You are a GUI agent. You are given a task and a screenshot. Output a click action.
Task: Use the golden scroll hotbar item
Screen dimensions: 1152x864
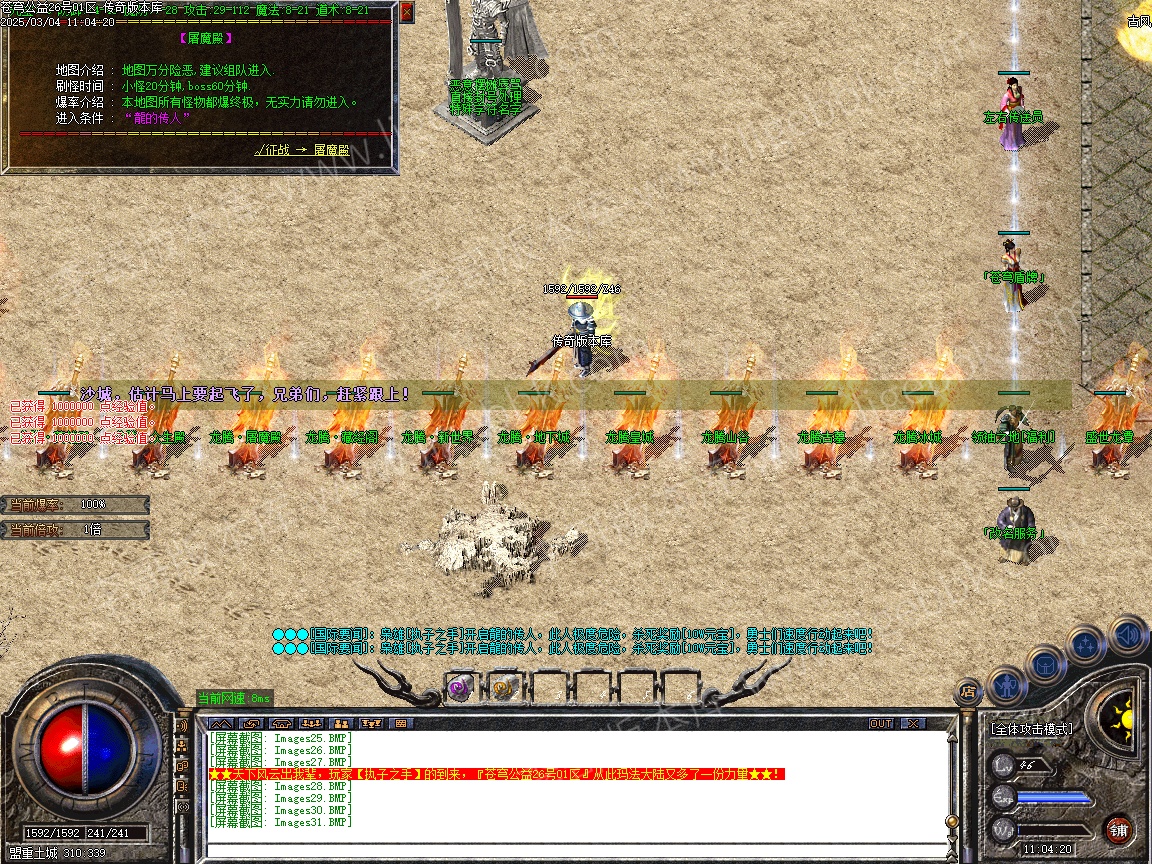503,688
